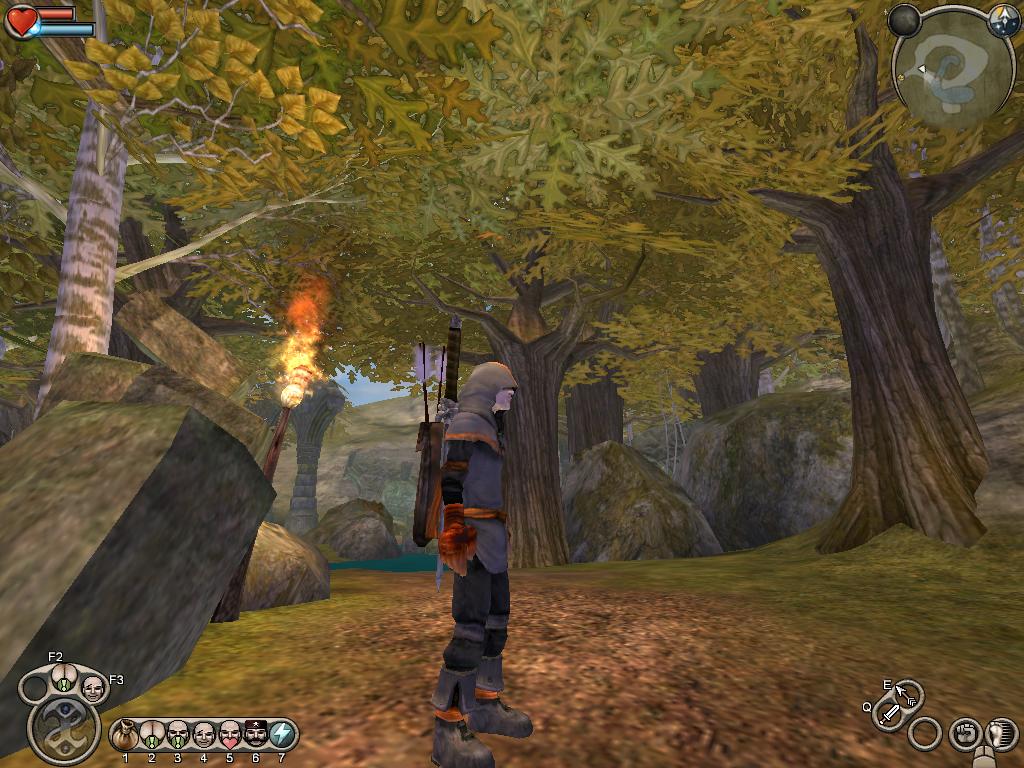
Task: Select the bandit face with black hat
Action: click(256, 736)
